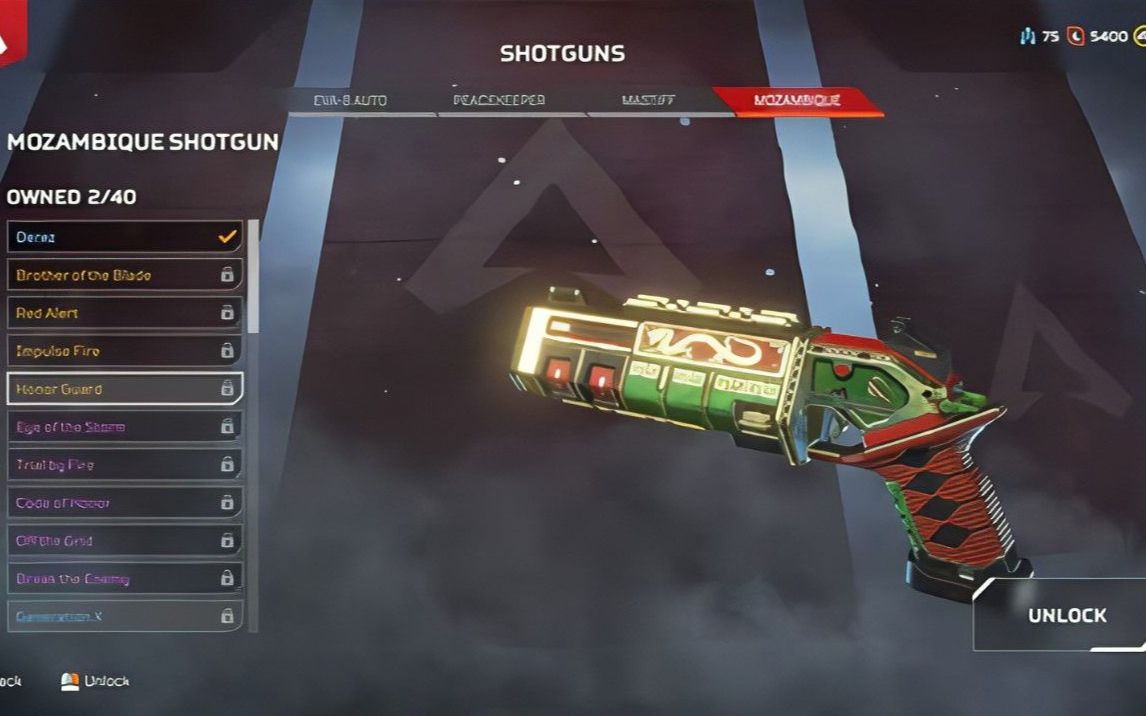Image resolution: width=1146 pixels, height=716 pixels.
Task: Click the skin list scrollbar
Action: [x=253, y=280]
